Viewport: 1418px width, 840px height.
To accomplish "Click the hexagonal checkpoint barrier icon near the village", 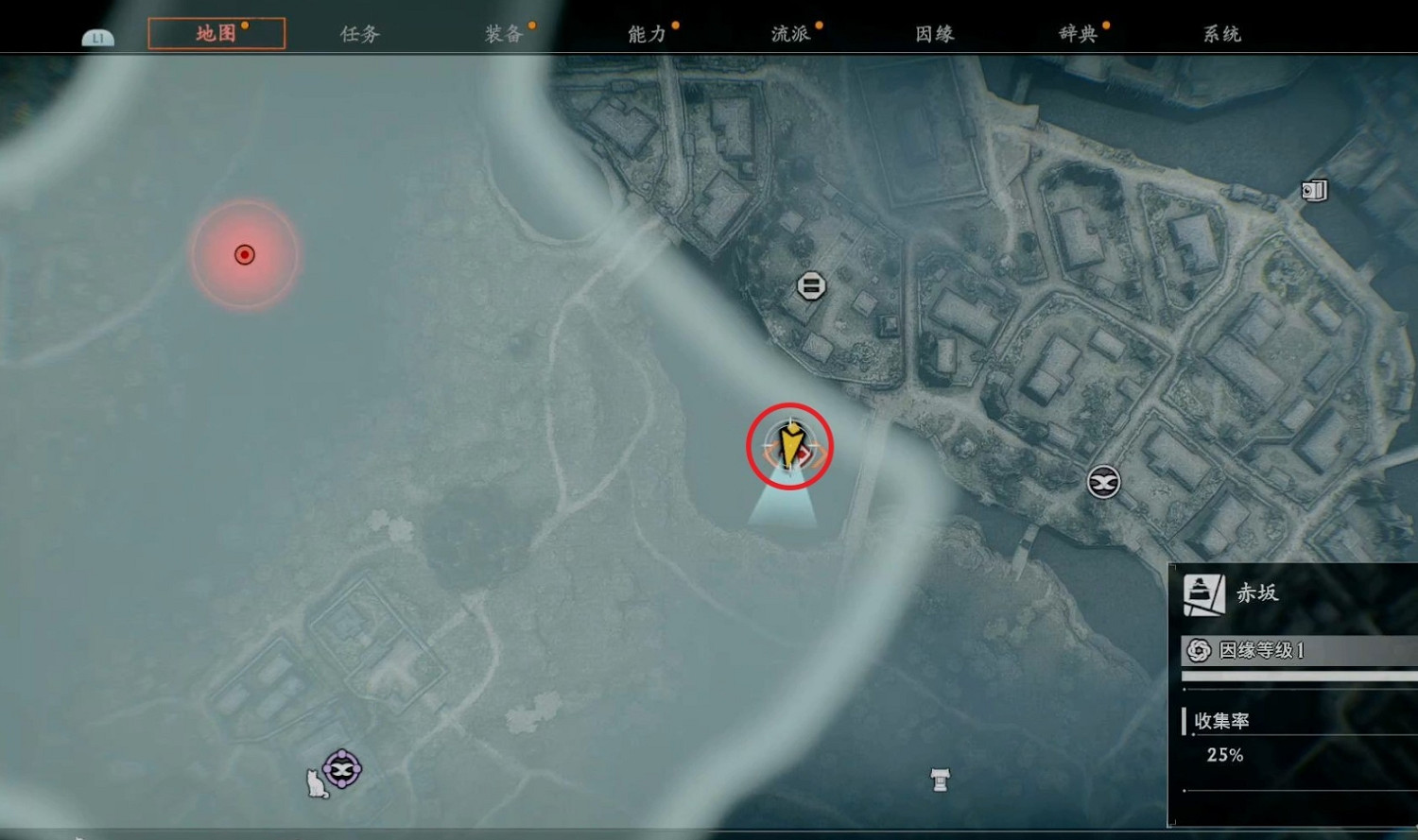I will tap(811, 285).
